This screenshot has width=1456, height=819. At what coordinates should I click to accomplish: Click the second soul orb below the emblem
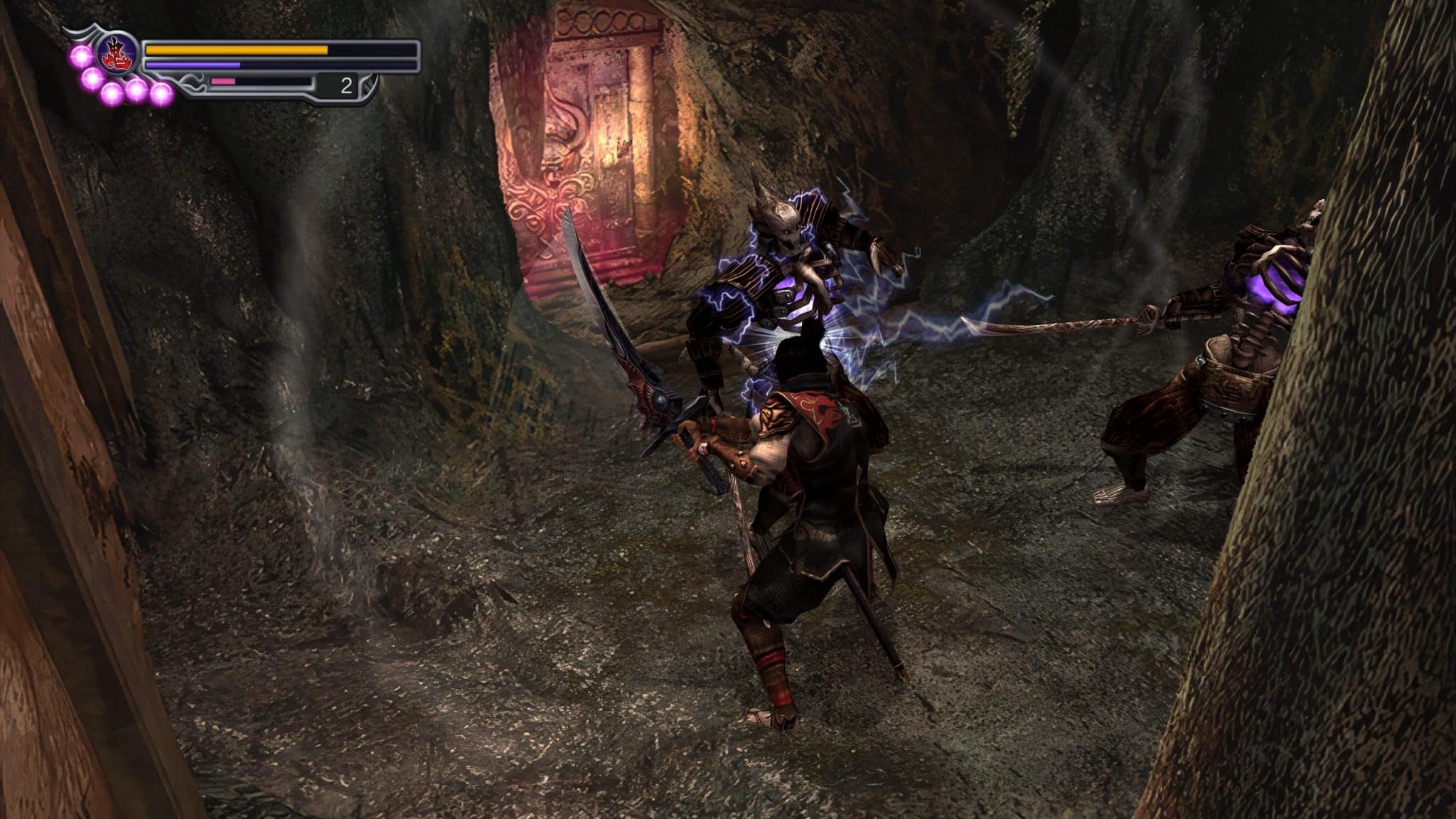[x=90, y=77]
